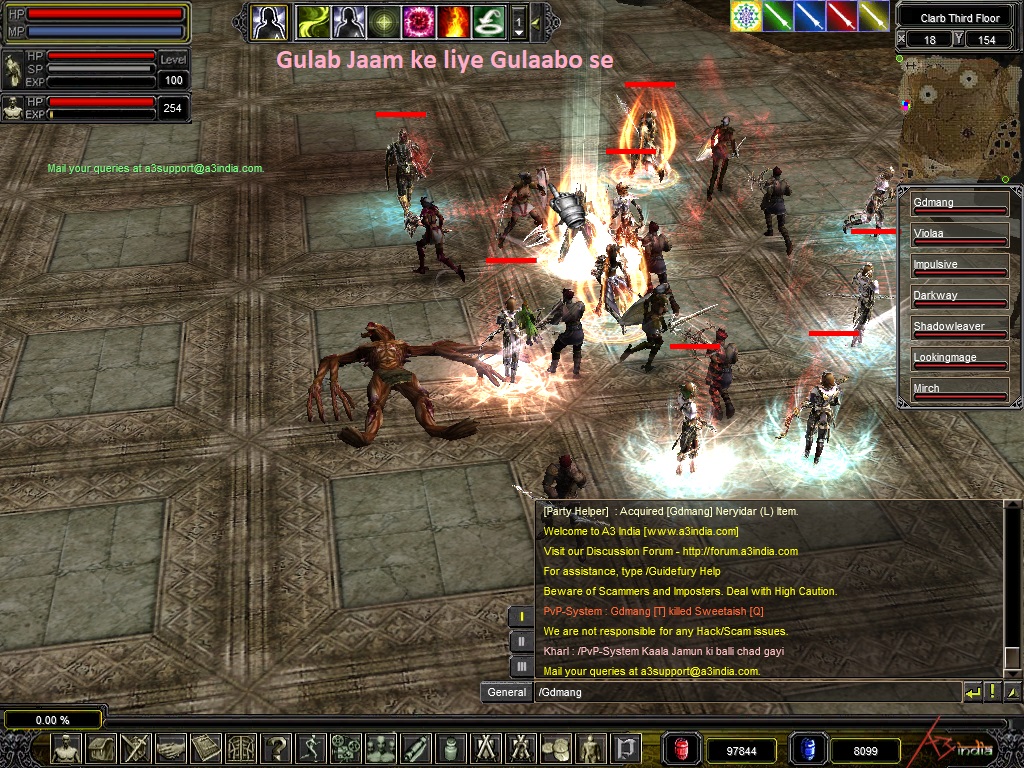Use the blue MP potion slot
Image resolution: width=1024 pixels, height=768 pixels.
pyautogui.click(x=805, y=748)
